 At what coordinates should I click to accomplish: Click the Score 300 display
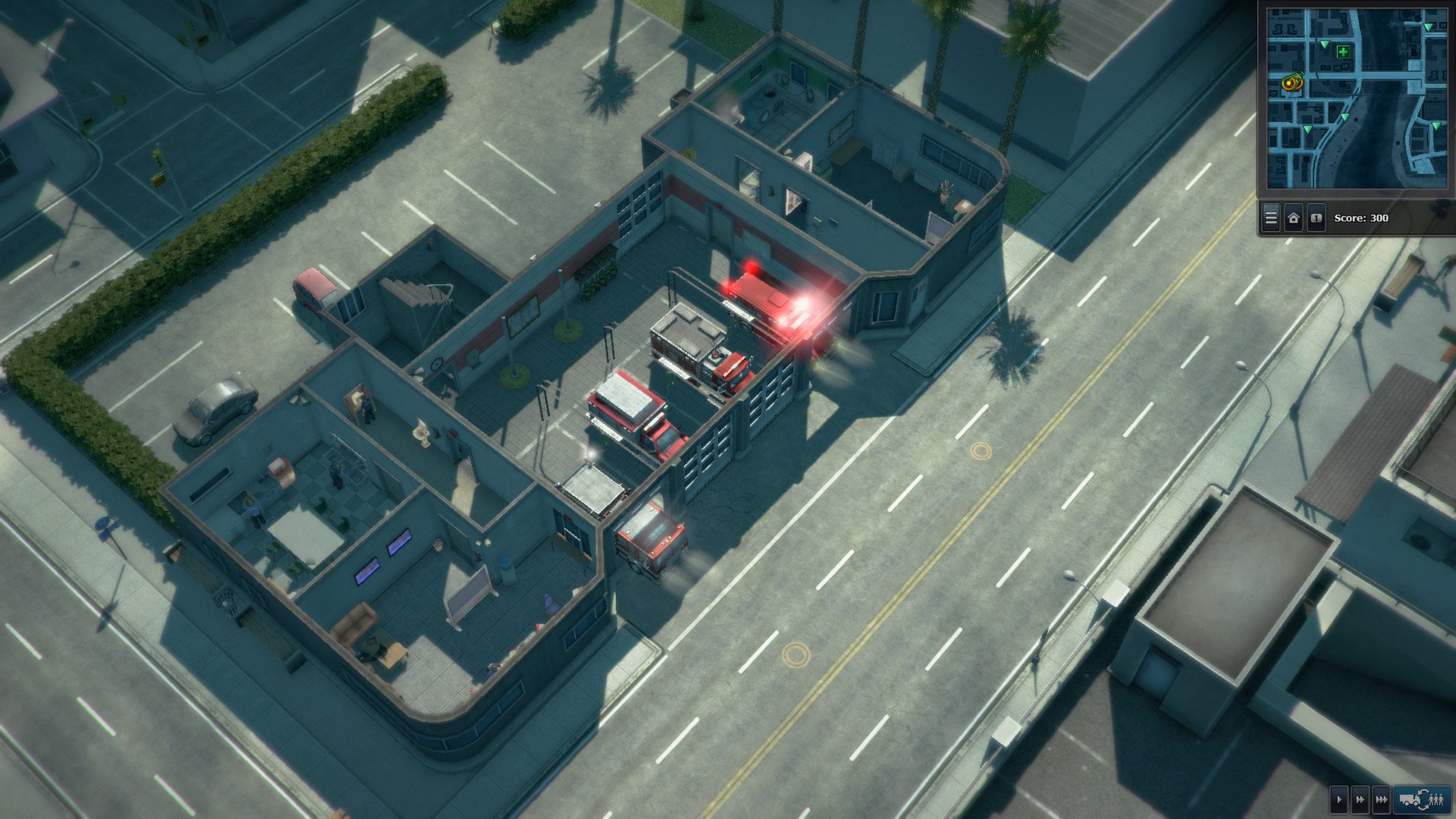pos(1361,218)
